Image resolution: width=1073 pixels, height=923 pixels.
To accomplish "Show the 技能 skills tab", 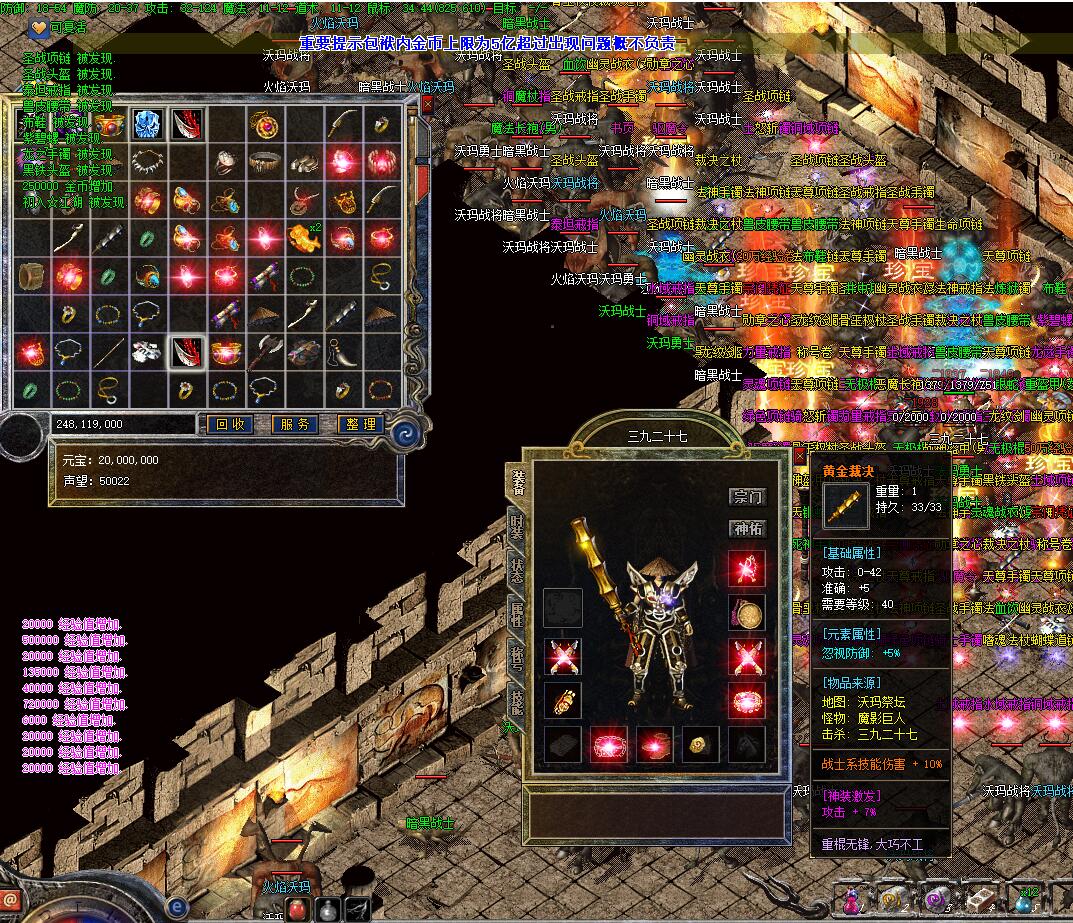I will pyautogui.click(x=517, y=699).
